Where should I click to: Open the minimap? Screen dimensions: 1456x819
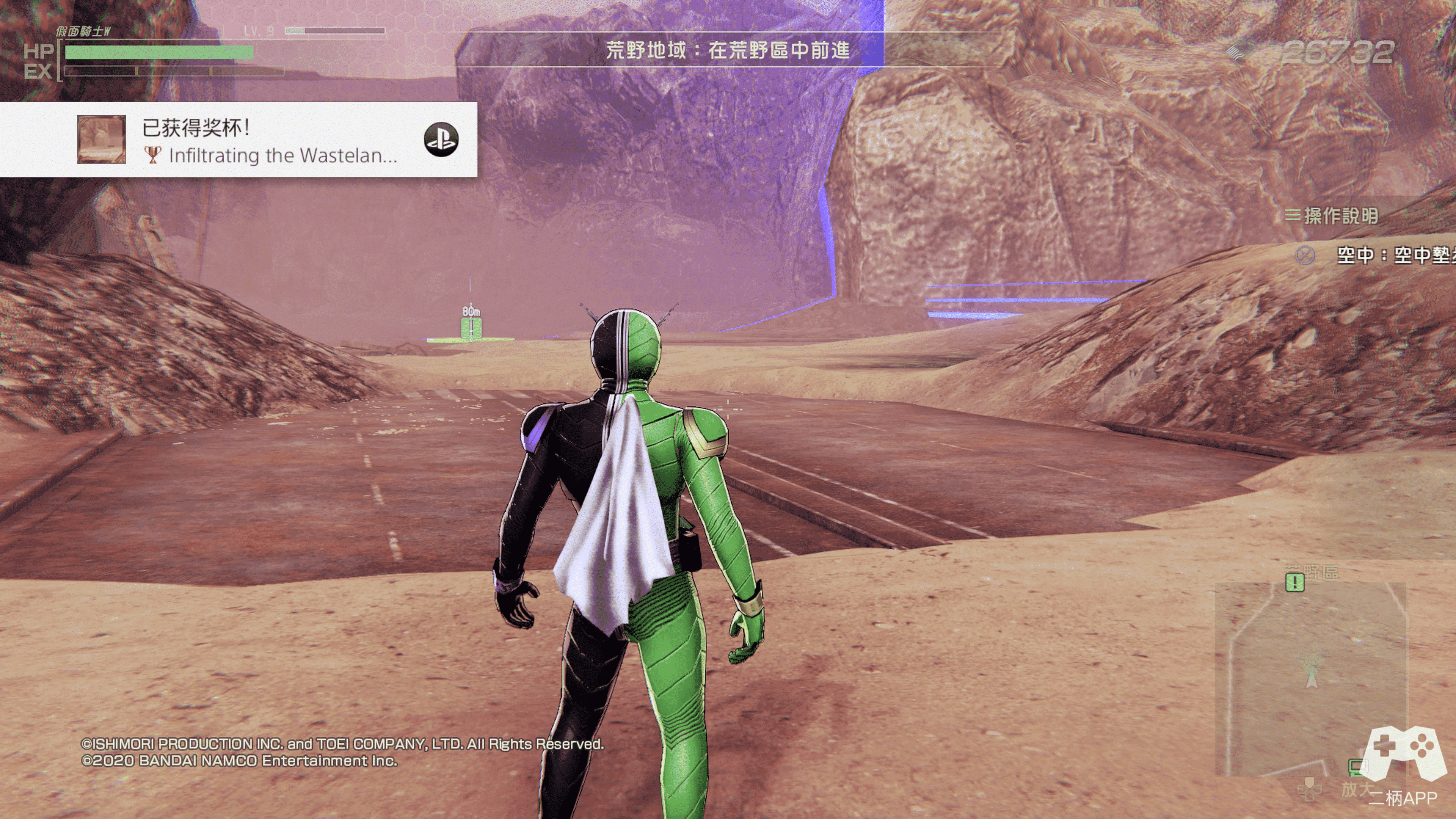click(x=1310, y=678)
